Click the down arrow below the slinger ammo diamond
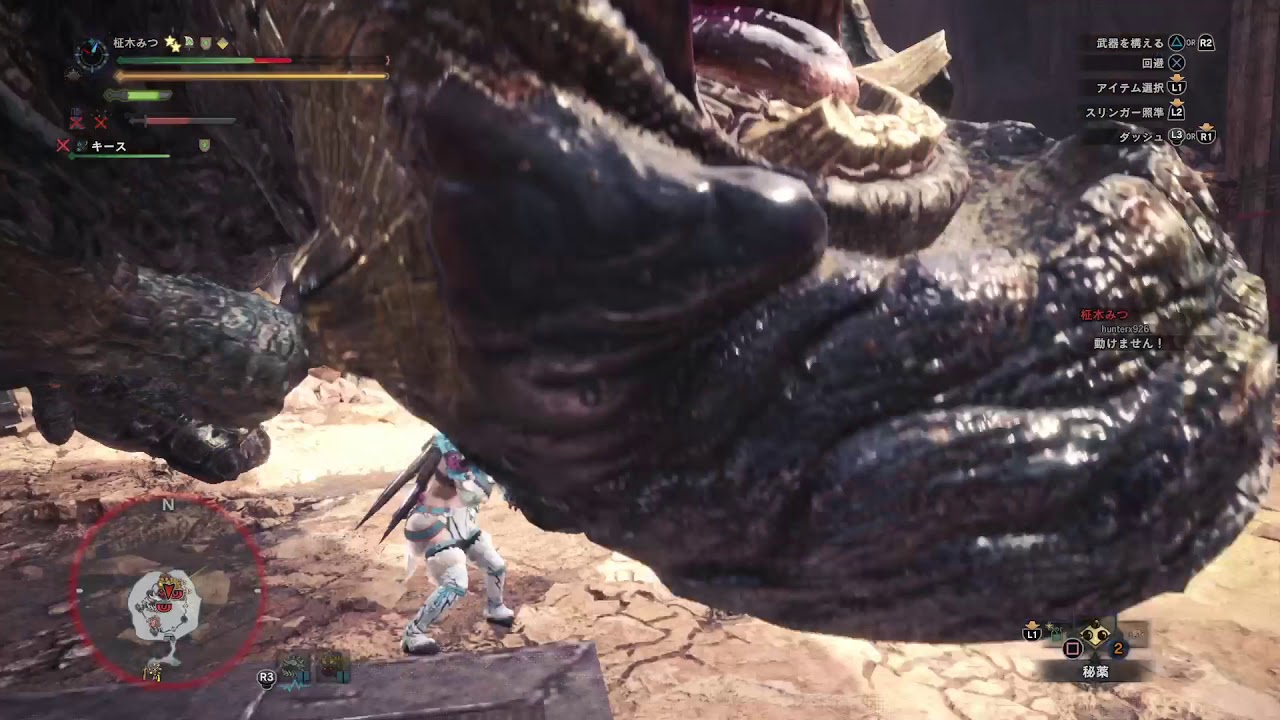The height and width of the screenshot is (720, 1280). tap(1097, 658)
